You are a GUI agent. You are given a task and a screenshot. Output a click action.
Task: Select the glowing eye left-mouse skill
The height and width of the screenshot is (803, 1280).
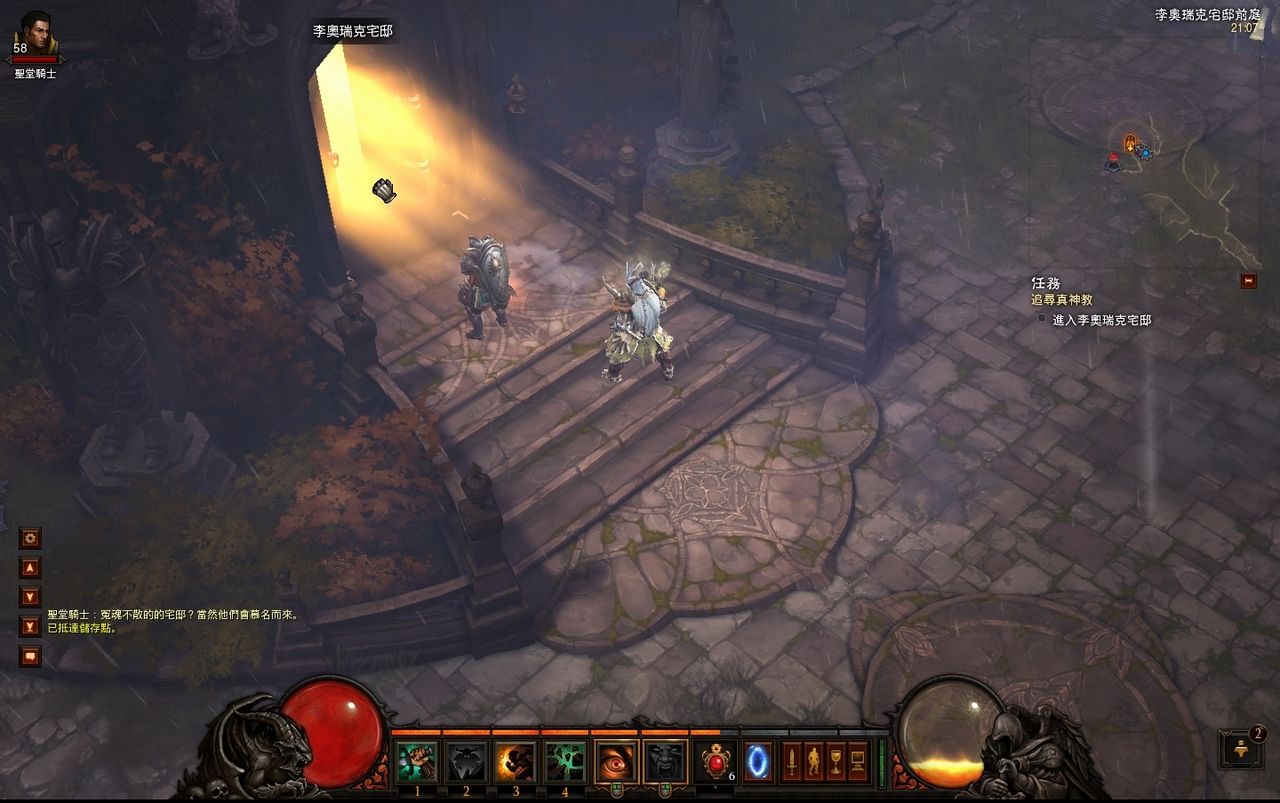(616, 762)
